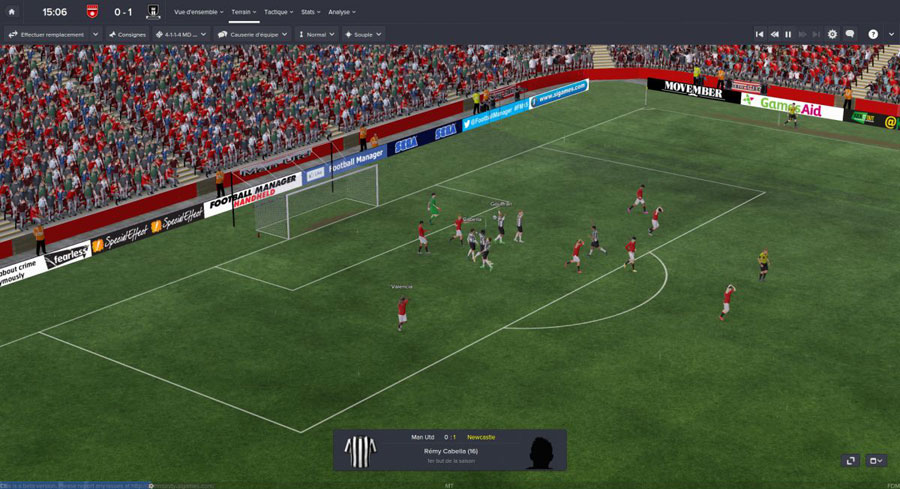
Task: Show the Stats menu
Action: coord(310,12)
